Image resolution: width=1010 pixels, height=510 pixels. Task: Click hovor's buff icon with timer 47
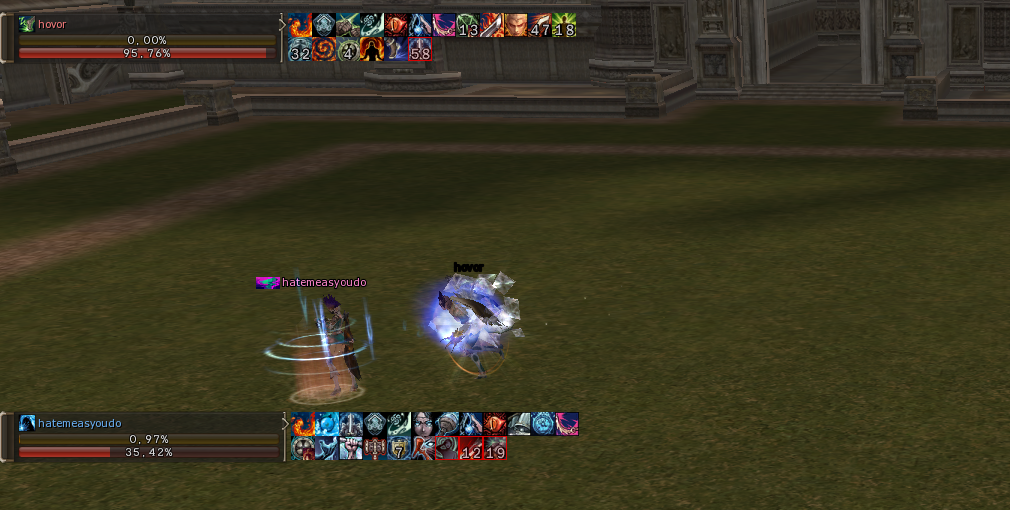(x=540, y=26)
